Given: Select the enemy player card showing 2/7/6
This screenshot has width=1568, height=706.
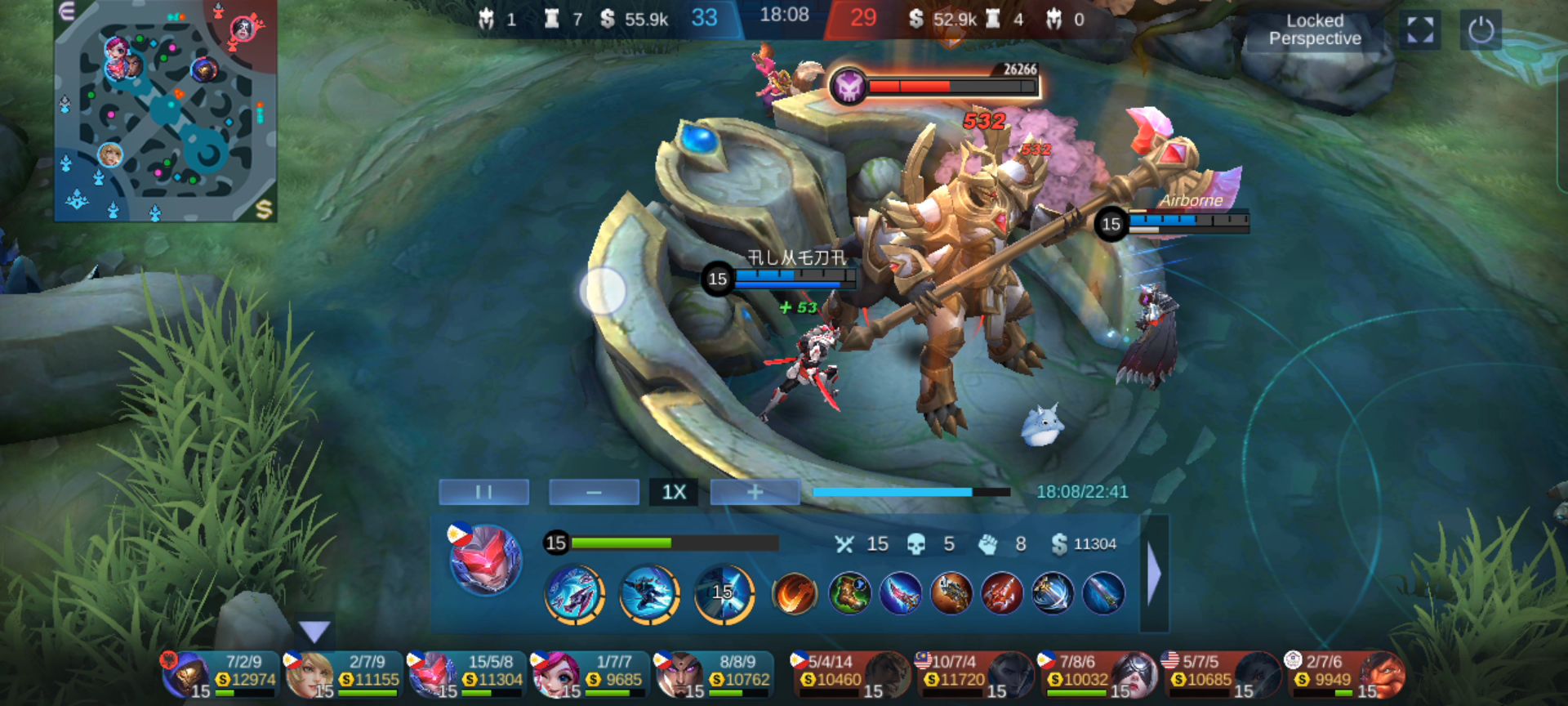Looking at the screenshot, I should coord(1344,674).
